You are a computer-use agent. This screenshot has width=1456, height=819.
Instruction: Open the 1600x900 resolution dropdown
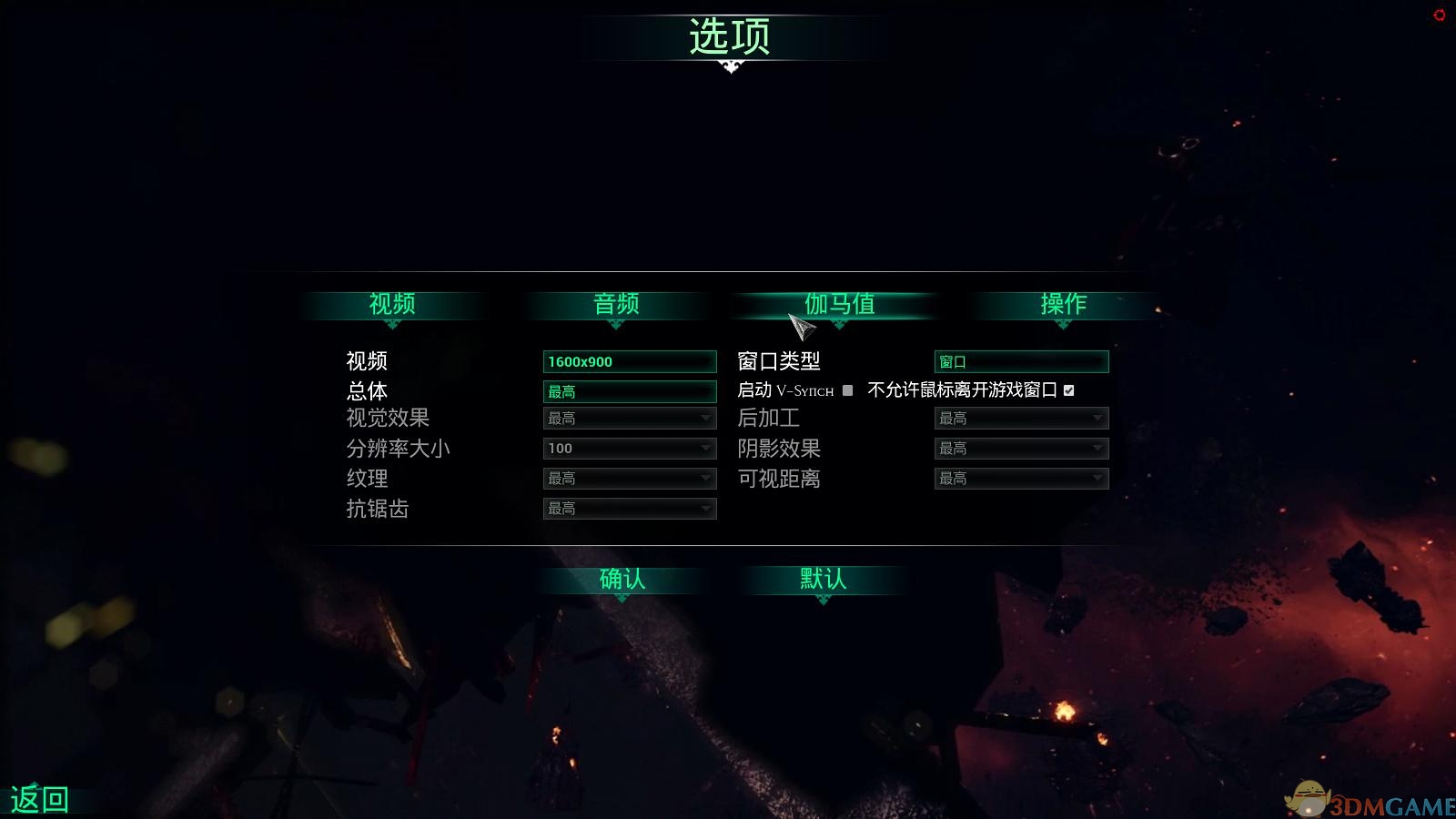point(630,361)
